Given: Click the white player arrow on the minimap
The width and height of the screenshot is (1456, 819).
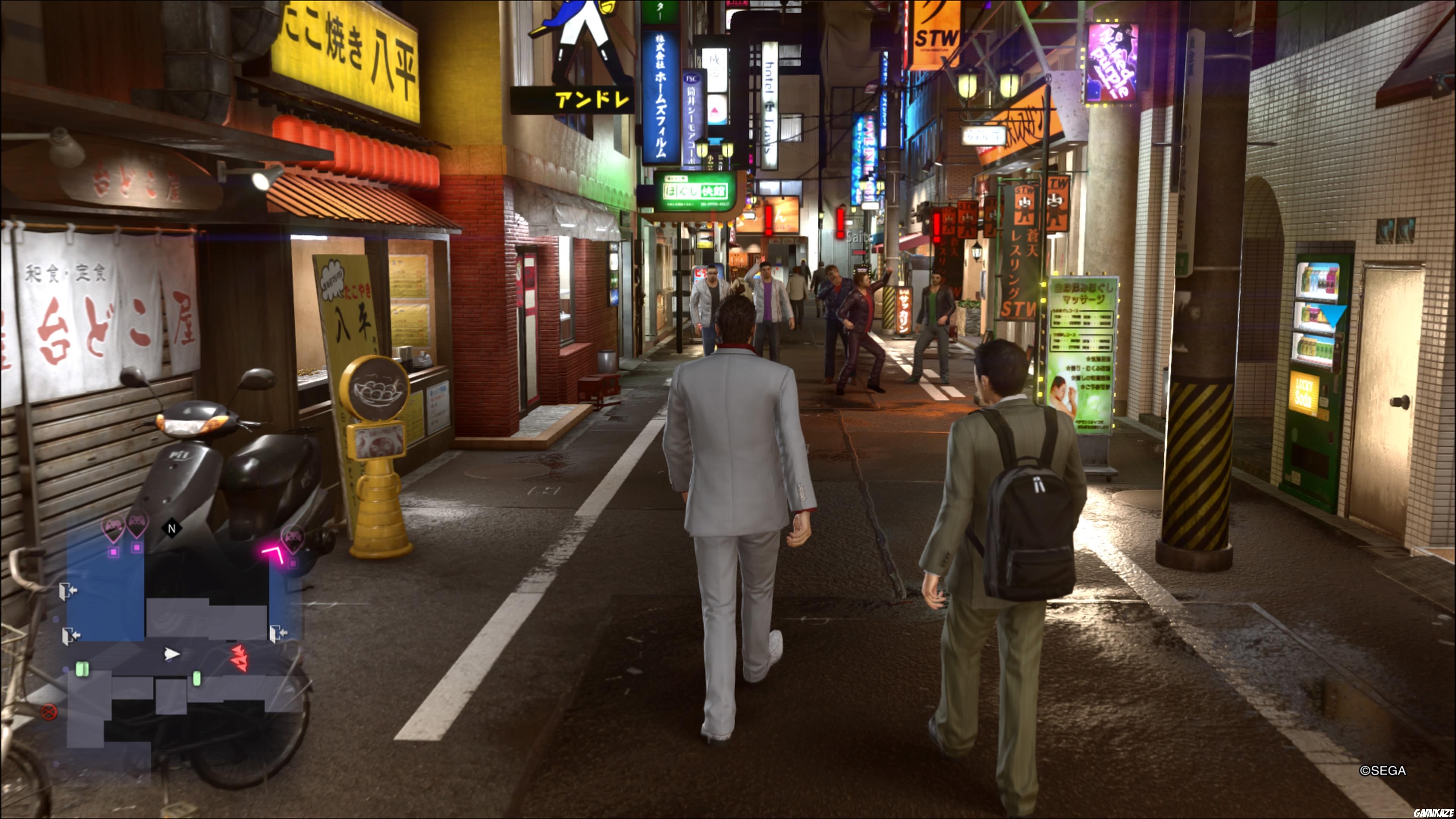Looking at the screenshot, I should point(172,654).
